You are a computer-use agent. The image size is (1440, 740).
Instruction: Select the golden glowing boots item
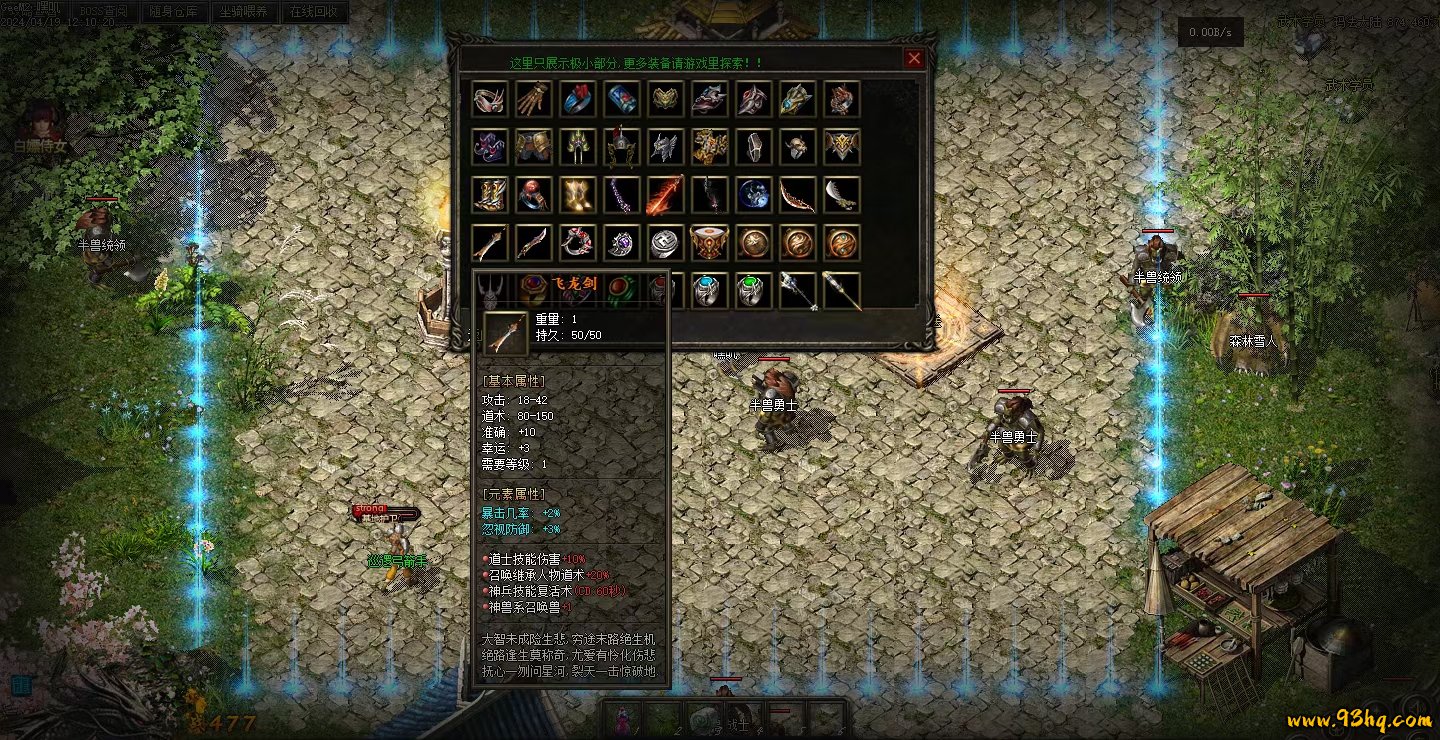[578, 195]
